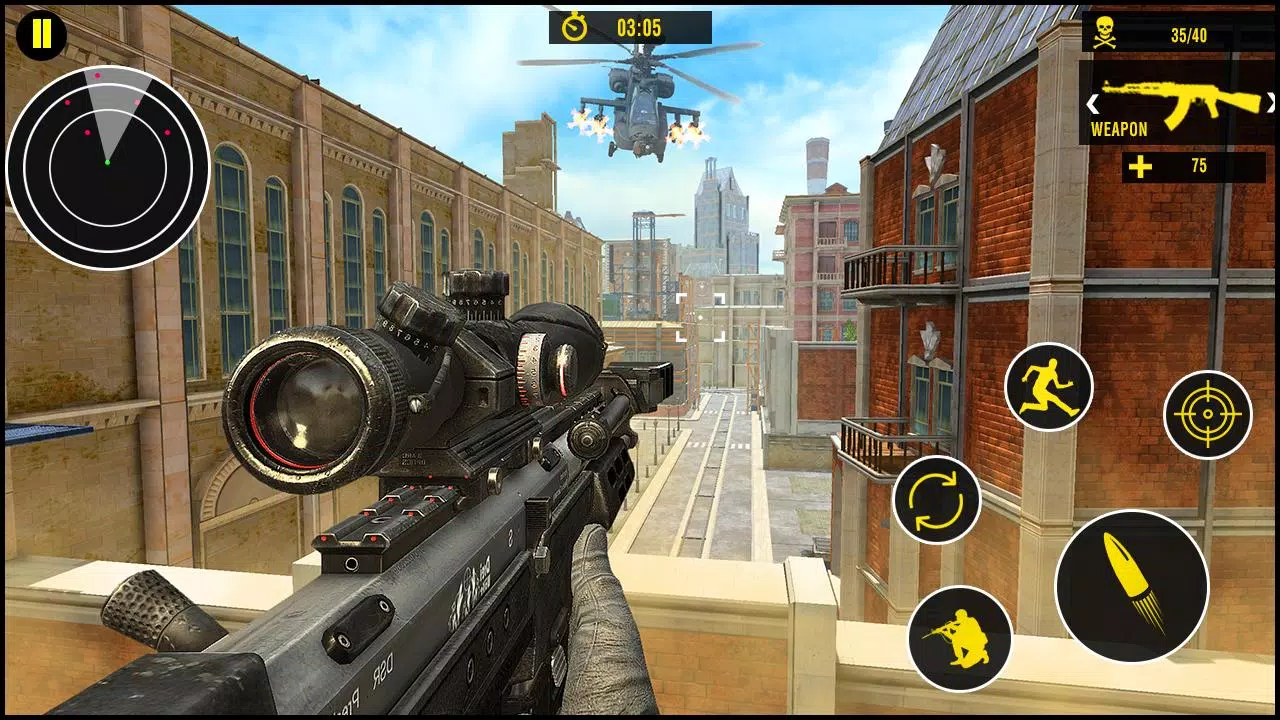Select the WEAPON label
The width and height of the screenshot is (1280, 720).
click(x=1117, y=129)
